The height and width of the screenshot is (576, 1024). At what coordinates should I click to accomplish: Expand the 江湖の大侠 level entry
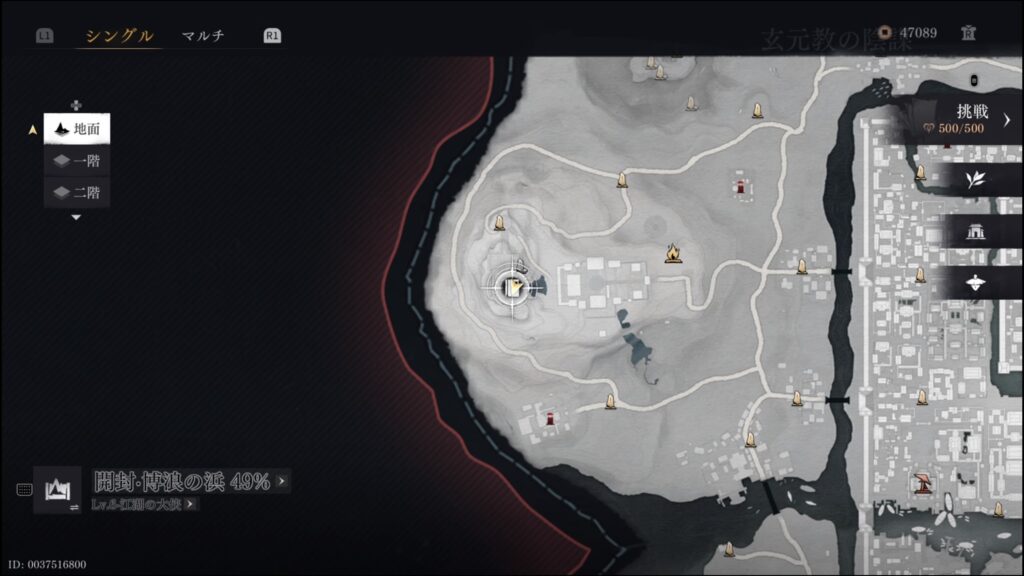point(146,504)
